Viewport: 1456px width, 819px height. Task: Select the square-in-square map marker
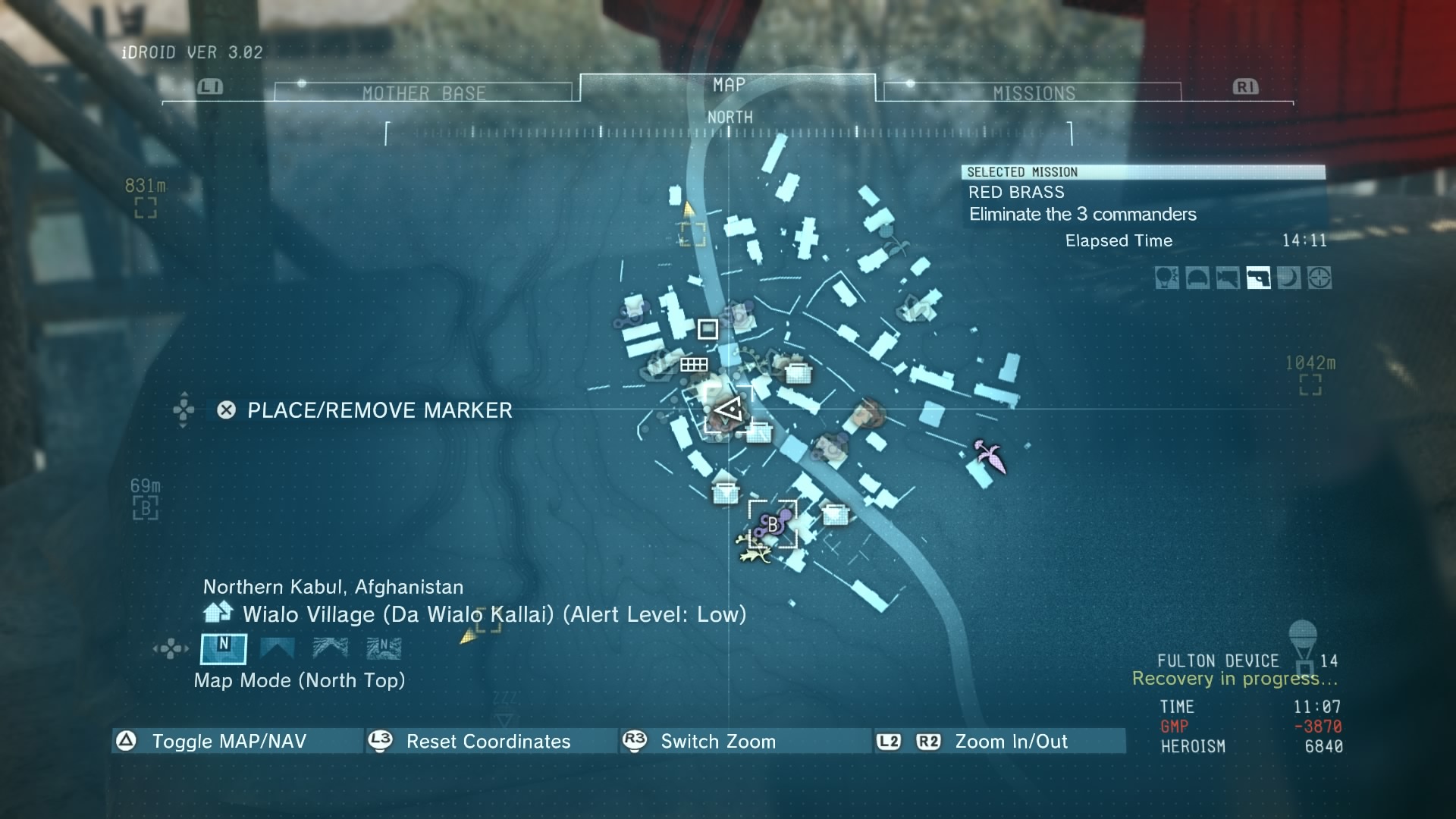click(708, 329)
